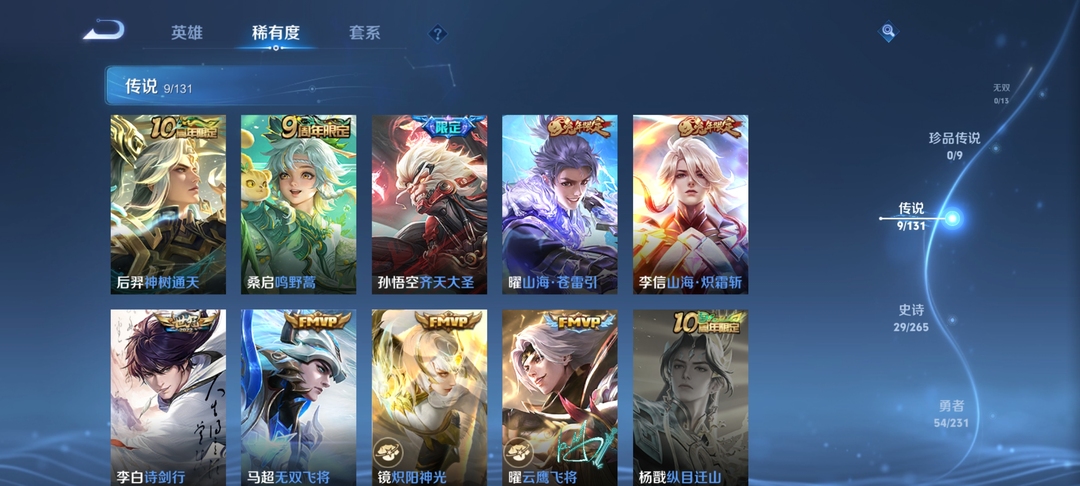
Task: Open the magnifier search icon
Action: (887, 33)
